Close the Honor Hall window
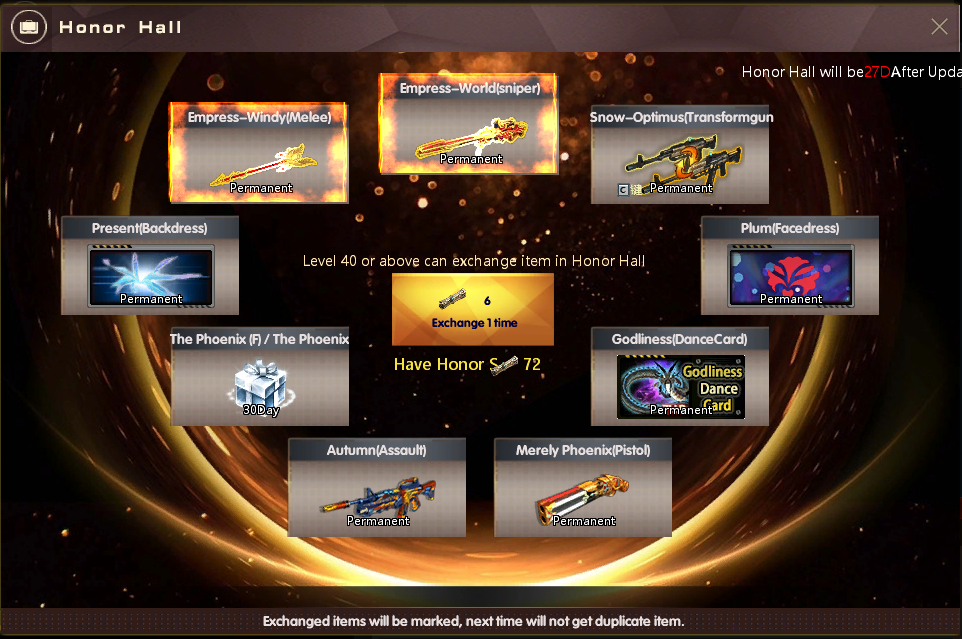Screen dimensions: 962x639 939,27
